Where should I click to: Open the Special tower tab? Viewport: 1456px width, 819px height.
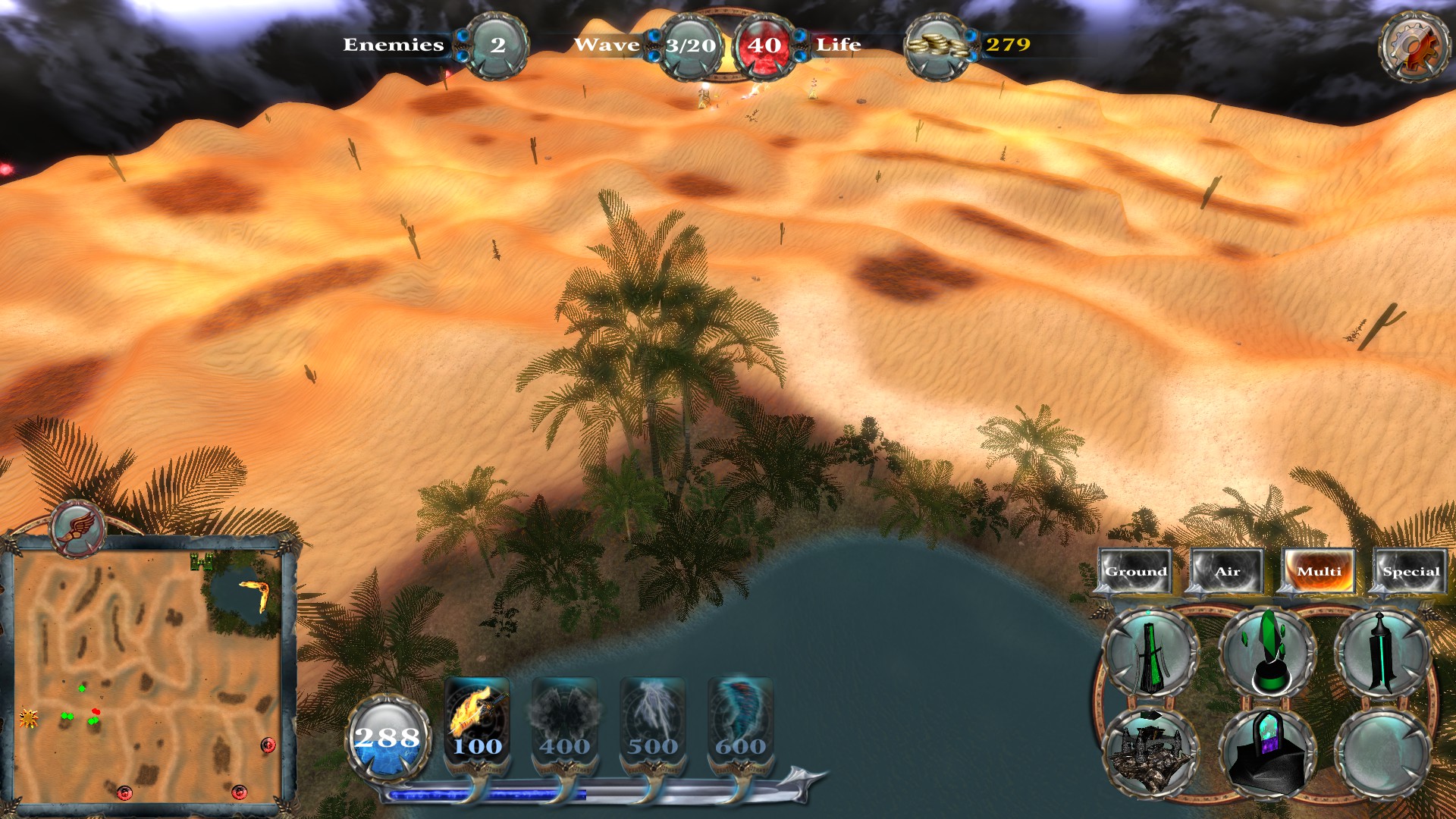pyautogui.click(x=1410, y=571)
